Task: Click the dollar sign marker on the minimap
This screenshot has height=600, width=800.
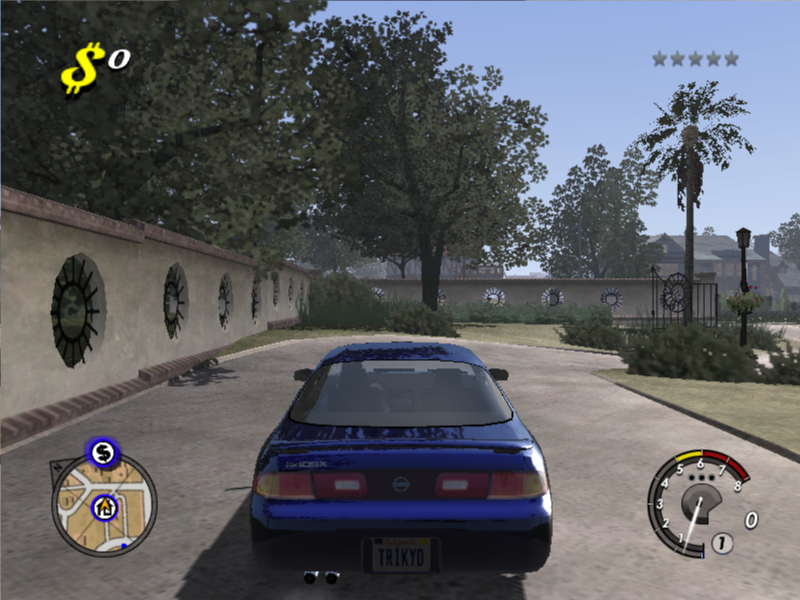Action: (101, 453)
